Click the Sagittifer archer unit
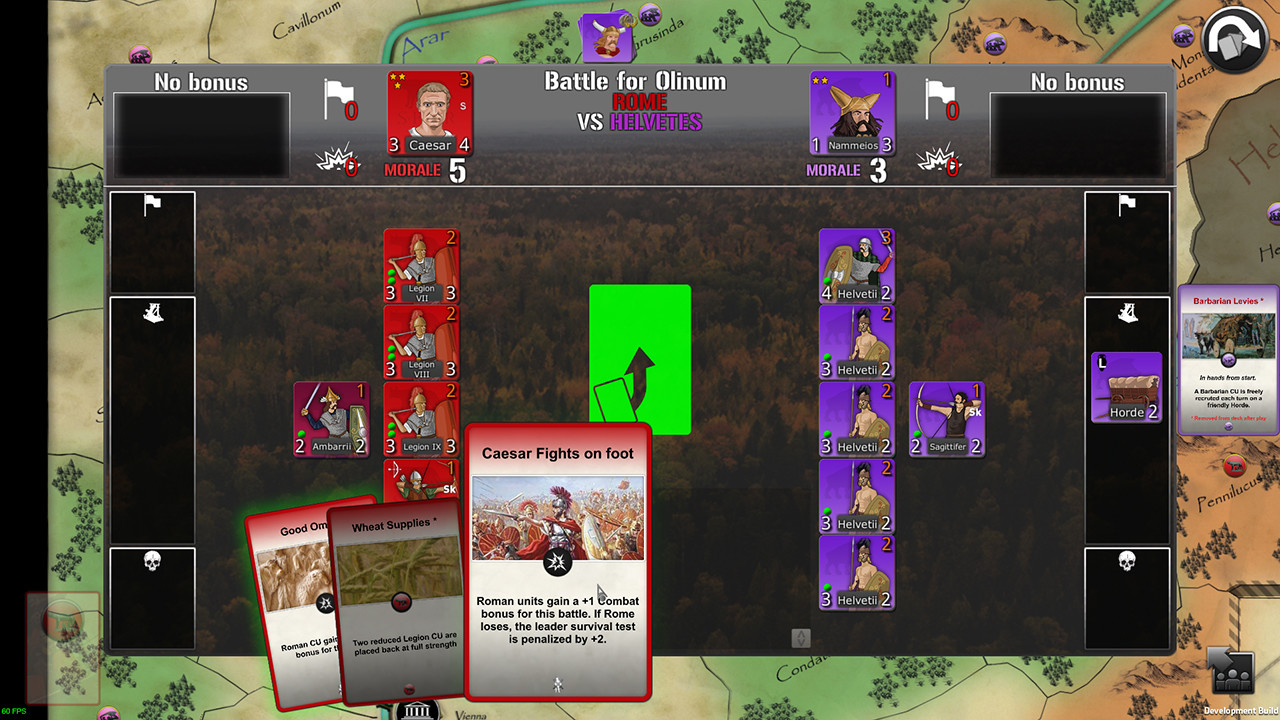The width and height of the screenshot is (1280, 720). pos(945,419)
